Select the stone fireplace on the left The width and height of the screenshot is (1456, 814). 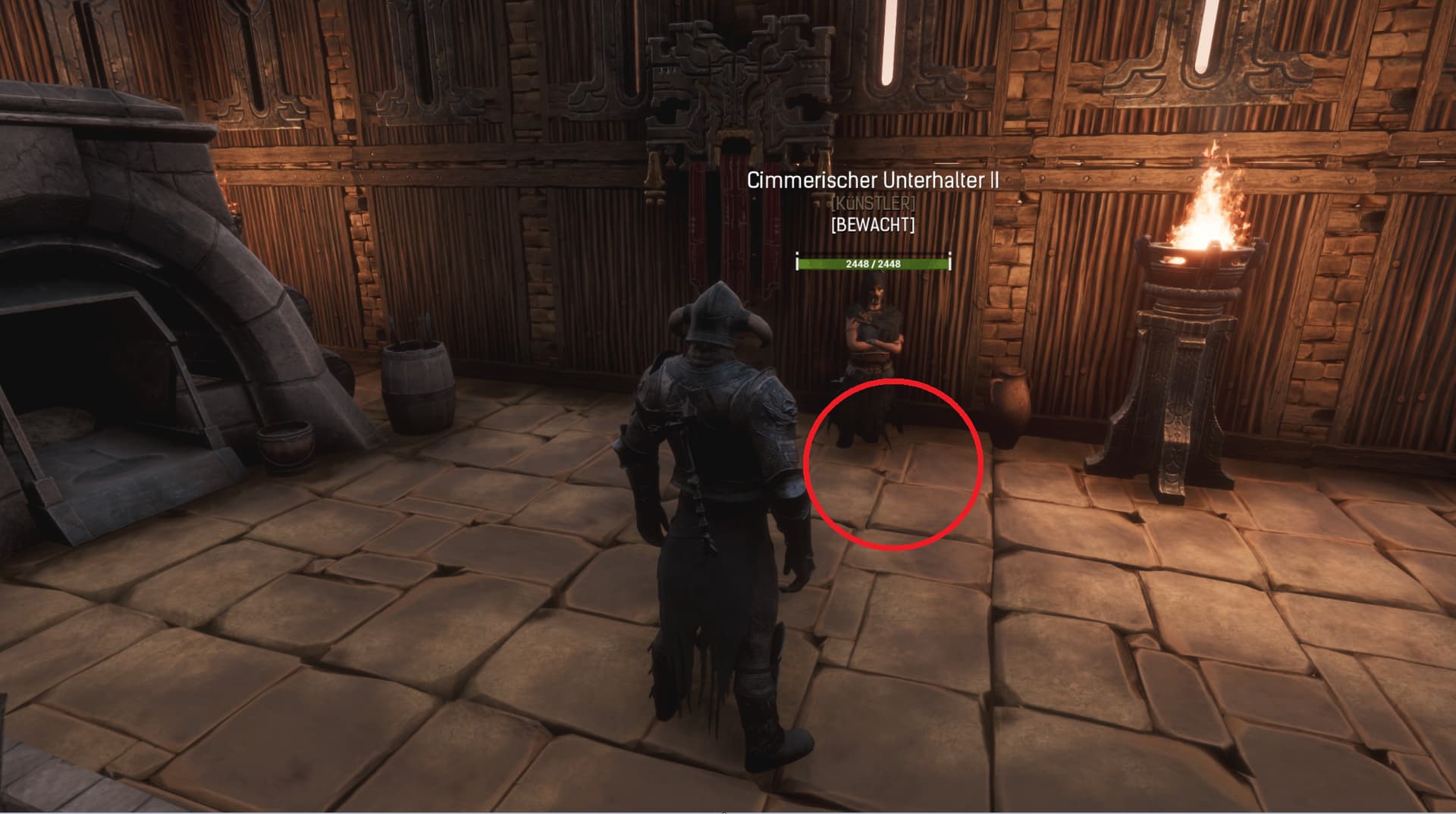click(x=114, y=303)
